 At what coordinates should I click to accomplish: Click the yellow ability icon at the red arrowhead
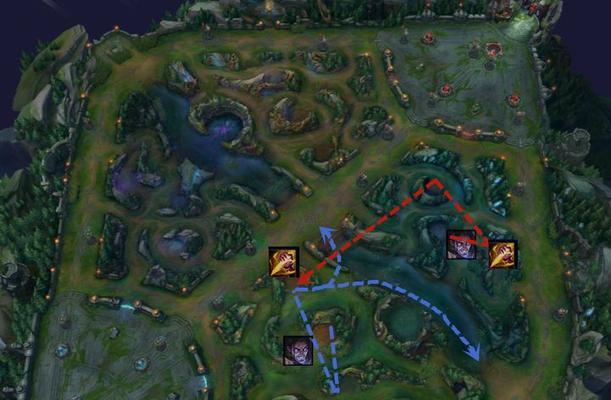click(x=283, y=262)
